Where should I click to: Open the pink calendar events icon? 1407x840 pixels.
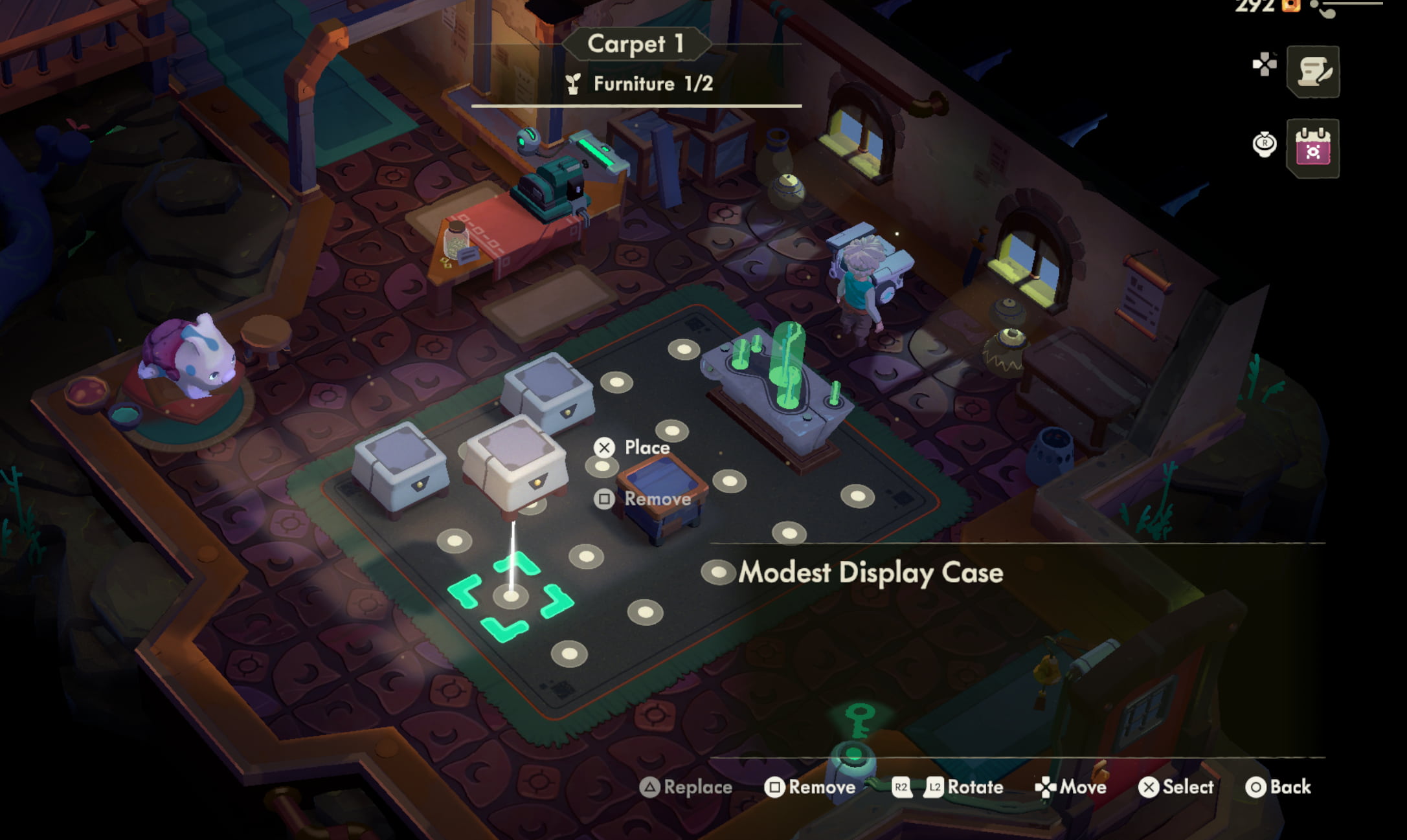[x=1313, y=149]
